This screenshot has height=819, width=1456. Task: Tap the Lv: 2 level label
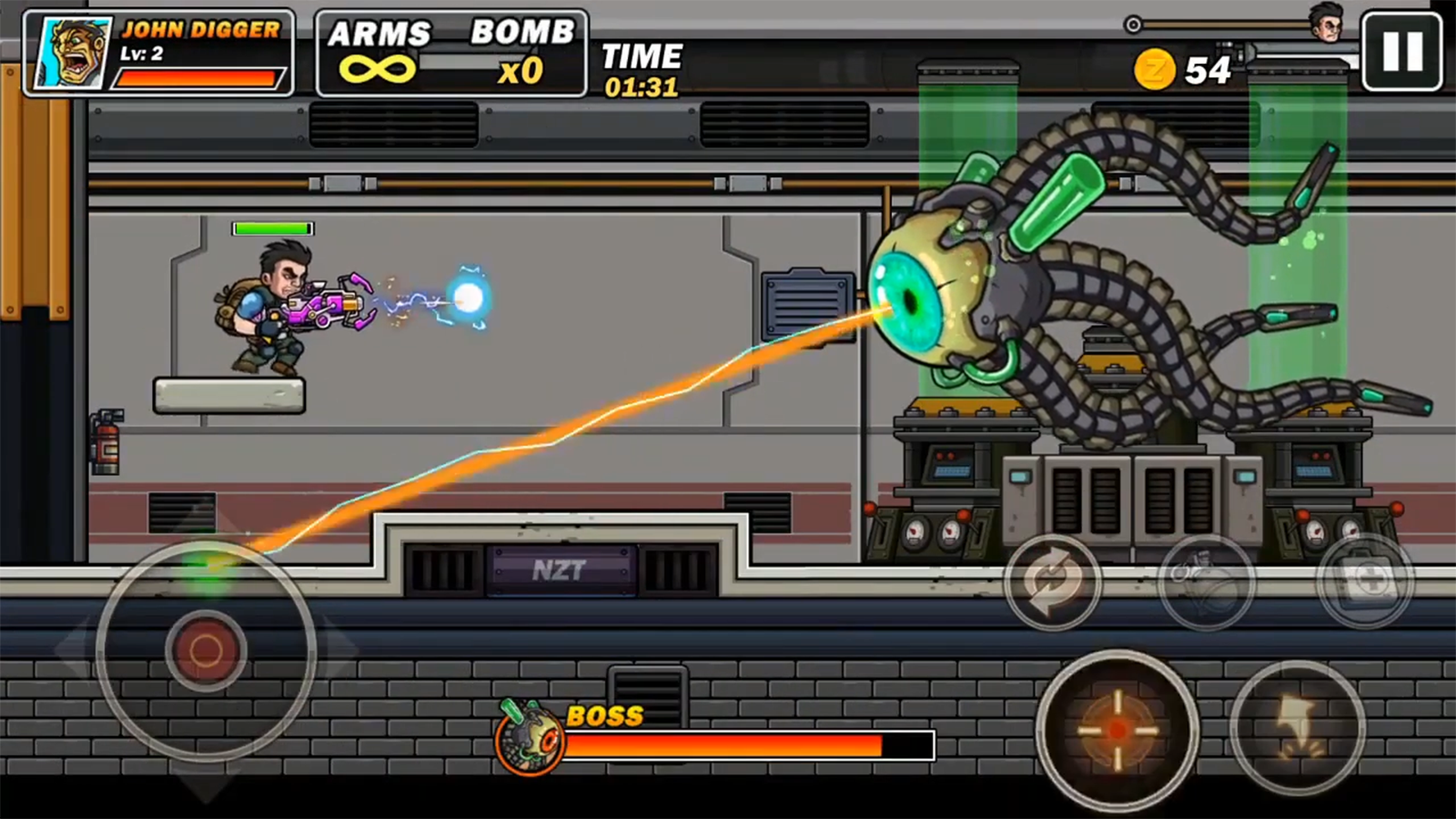tap(142, 52)
